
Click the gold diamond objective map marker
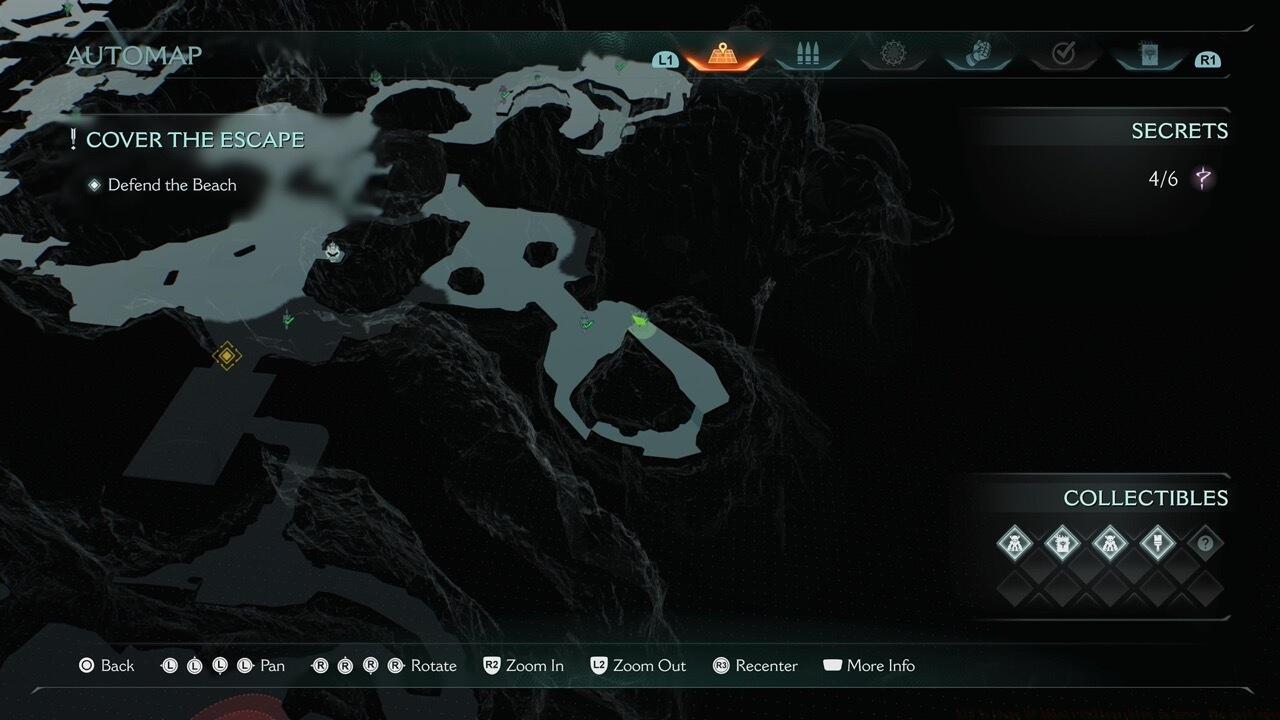[x=227, y=355]
